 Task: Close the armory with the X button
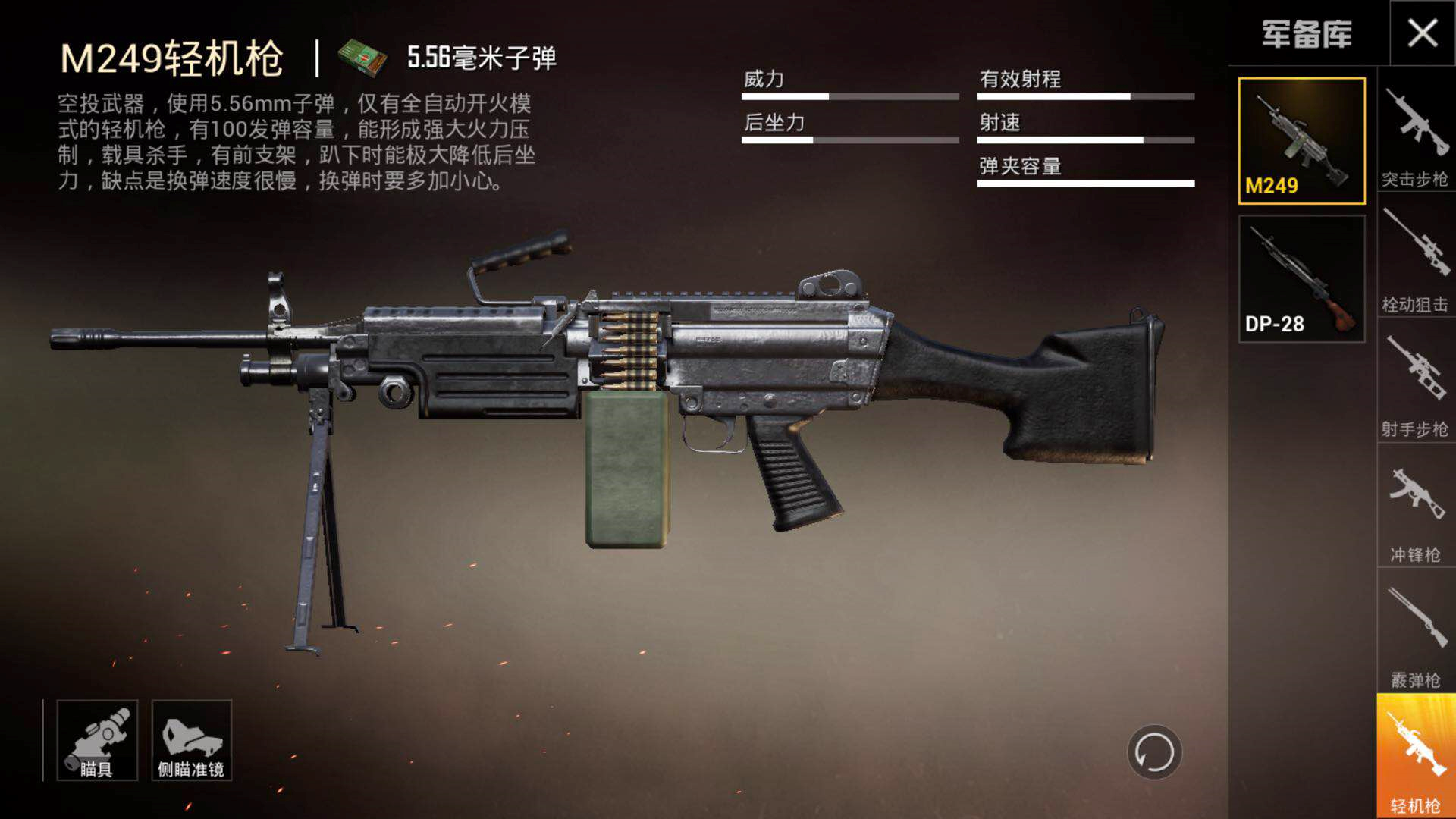pyautogui.click(x=1423, y=34)
